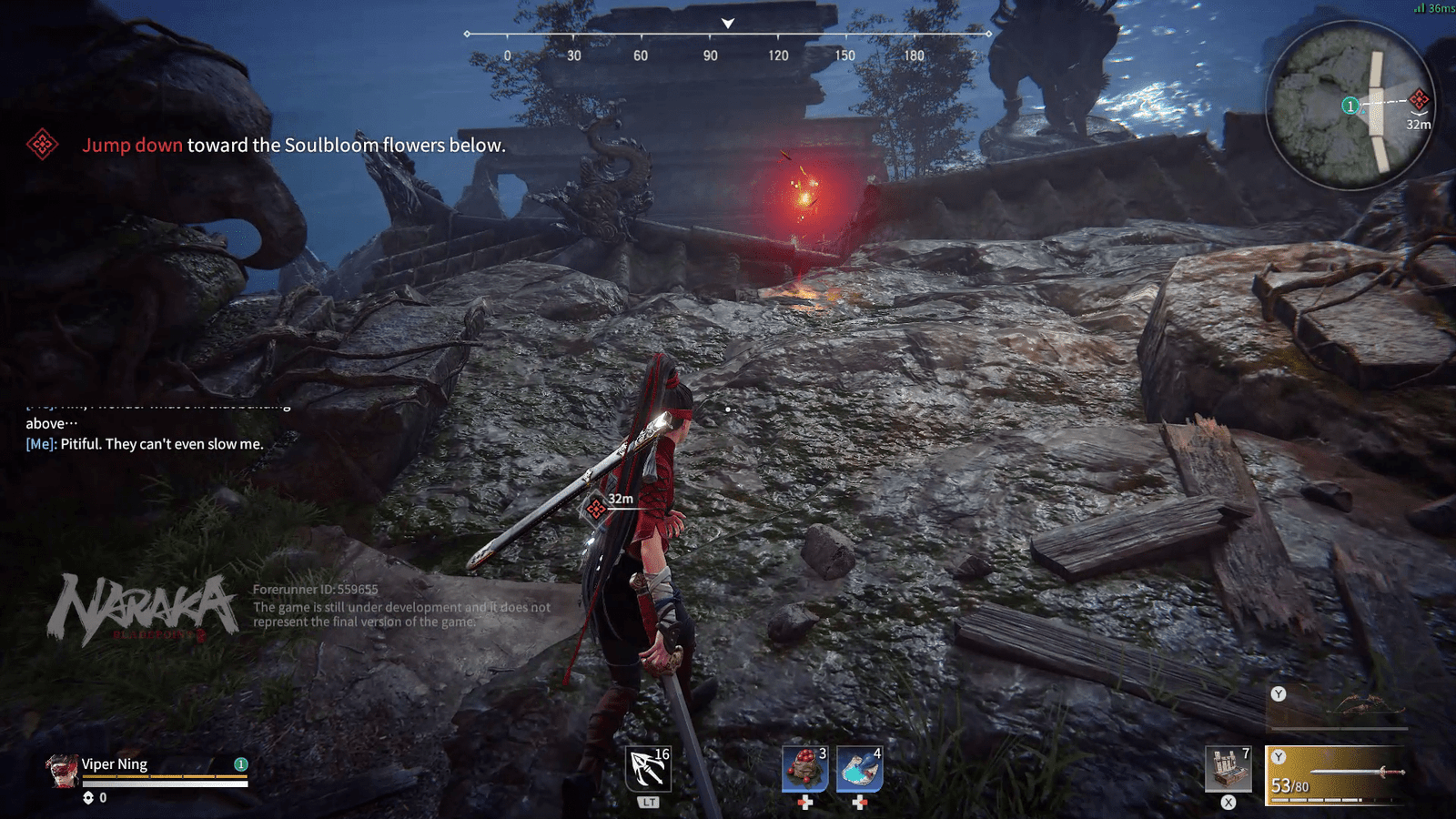Screen dimensions: 1456x819
Task: Switch to the secondary ranged weapon slot
Action: pos(1338,708)
